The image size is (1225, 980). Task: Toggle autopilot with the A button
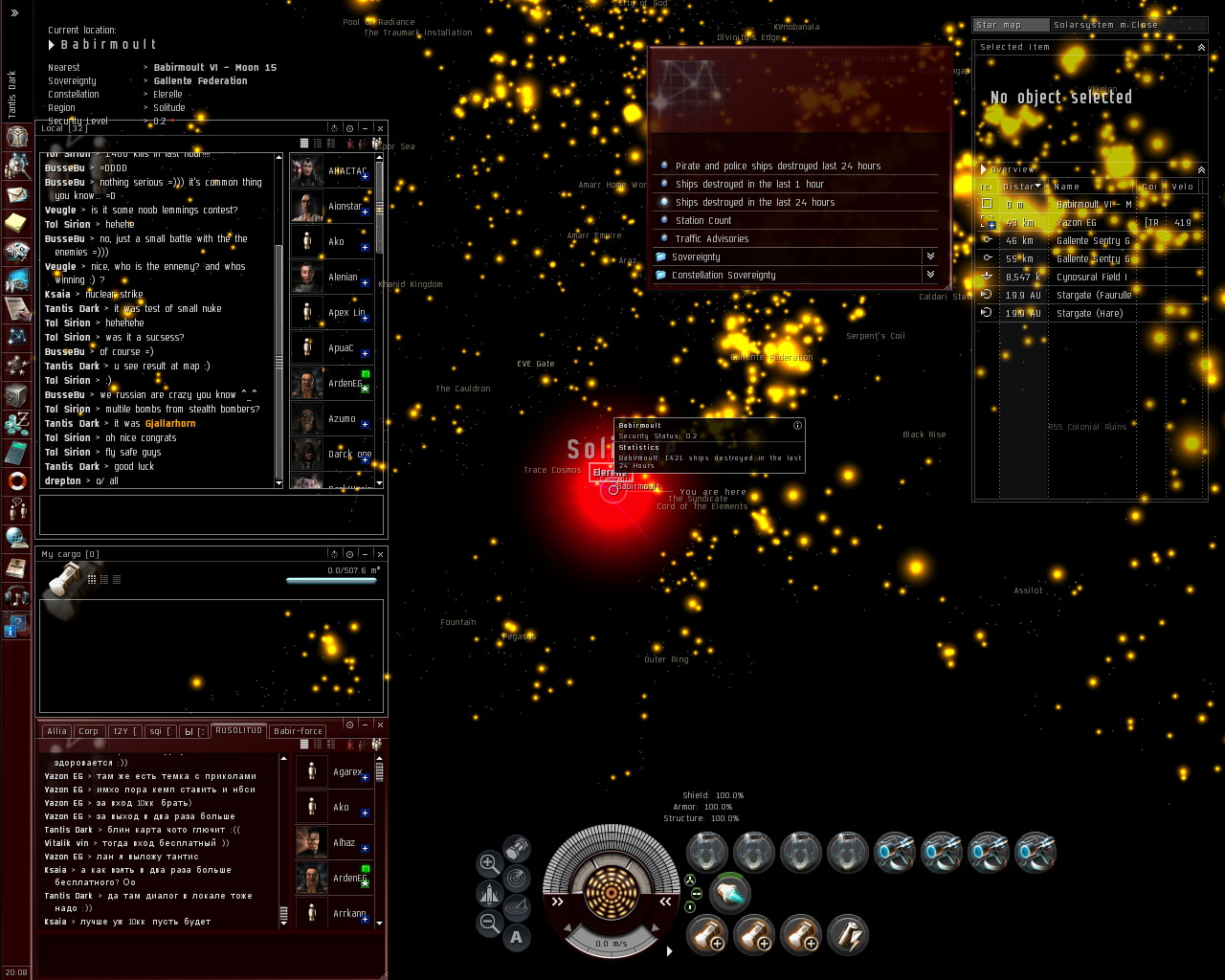tap(517, 937)
